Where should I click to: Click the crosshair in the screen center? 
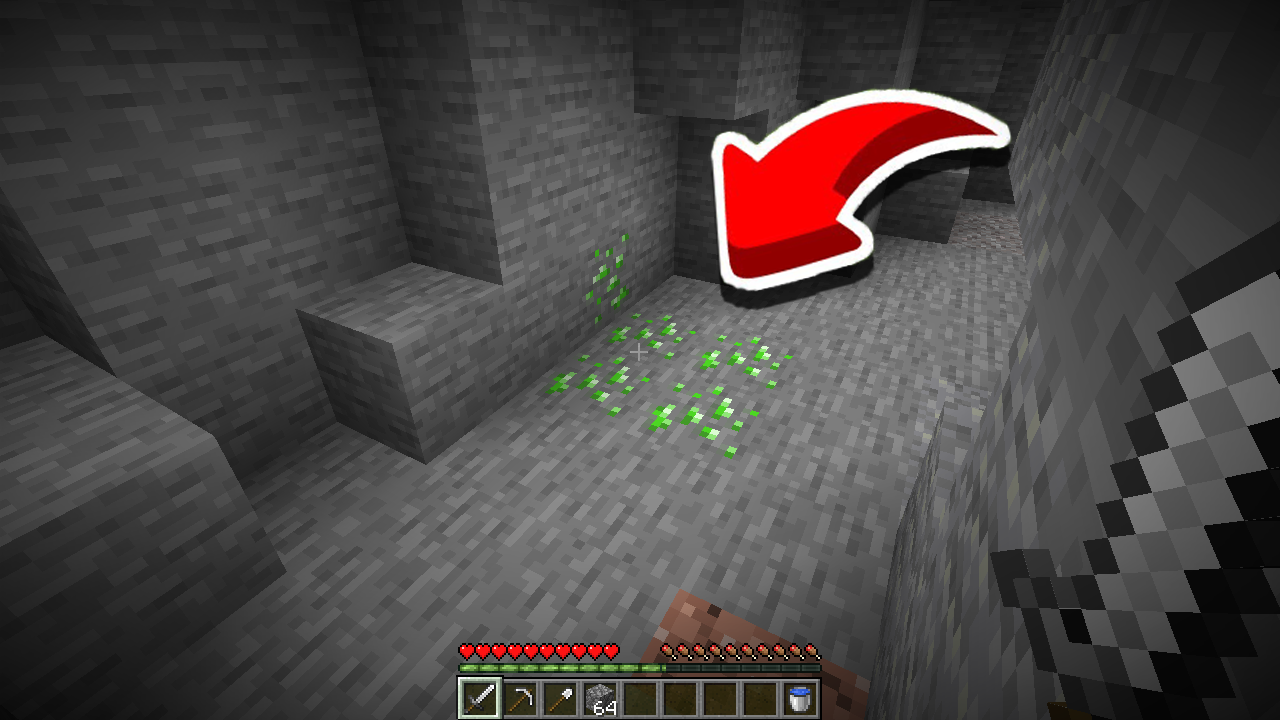[x=640, y=352]
